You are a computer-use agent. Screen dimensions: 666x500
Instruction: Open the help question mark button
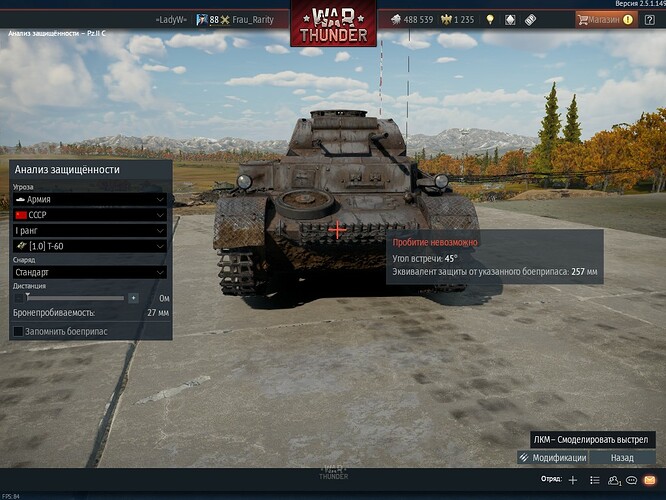pyautogui.click(x=649, y=19)
